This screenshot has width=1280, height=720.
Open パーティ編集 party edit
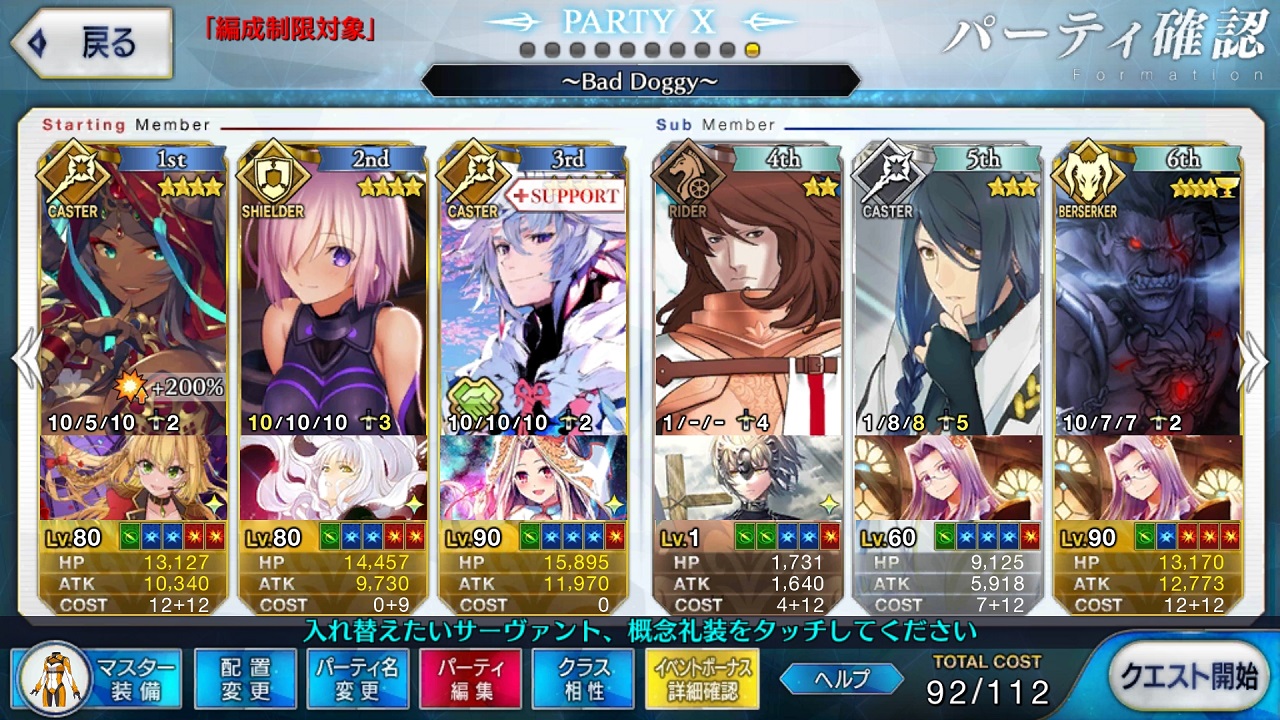coord(470,678)
